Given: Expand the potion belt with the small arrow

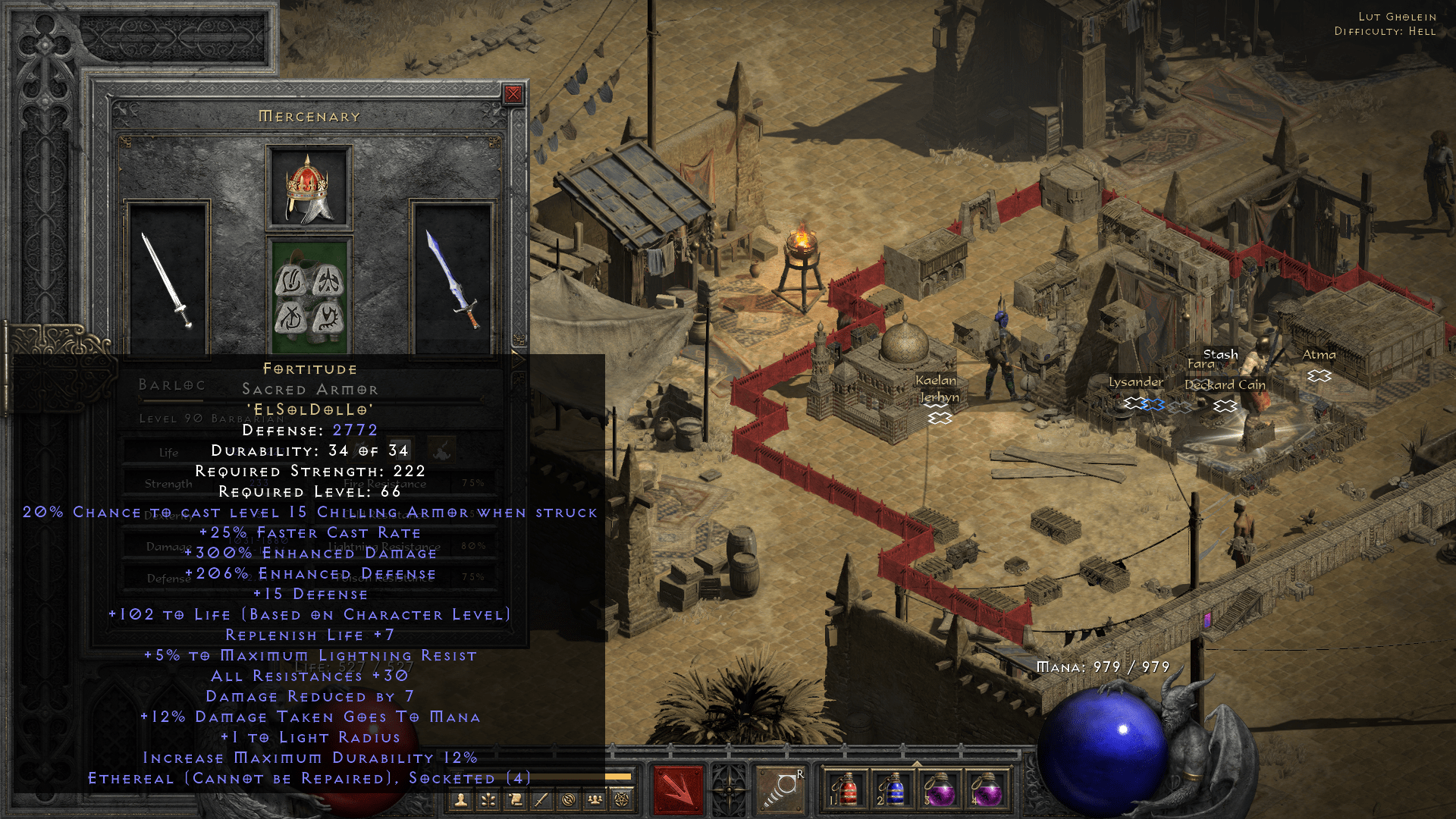Looking at the screenshot, I should [917, 762].
